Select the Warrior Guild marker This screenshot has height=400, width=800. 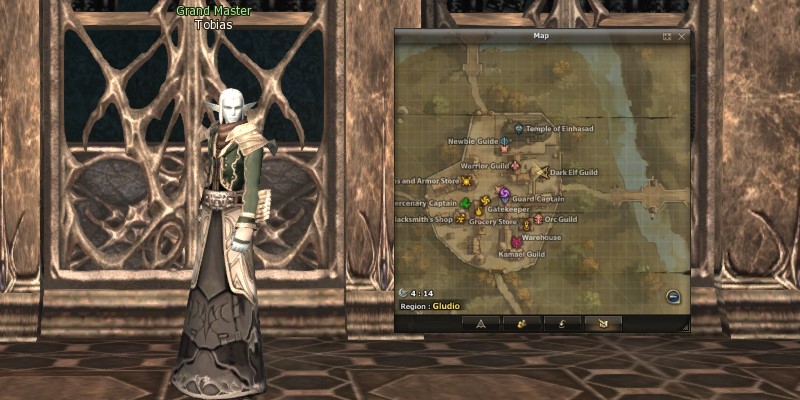click(x=517, y=165)
